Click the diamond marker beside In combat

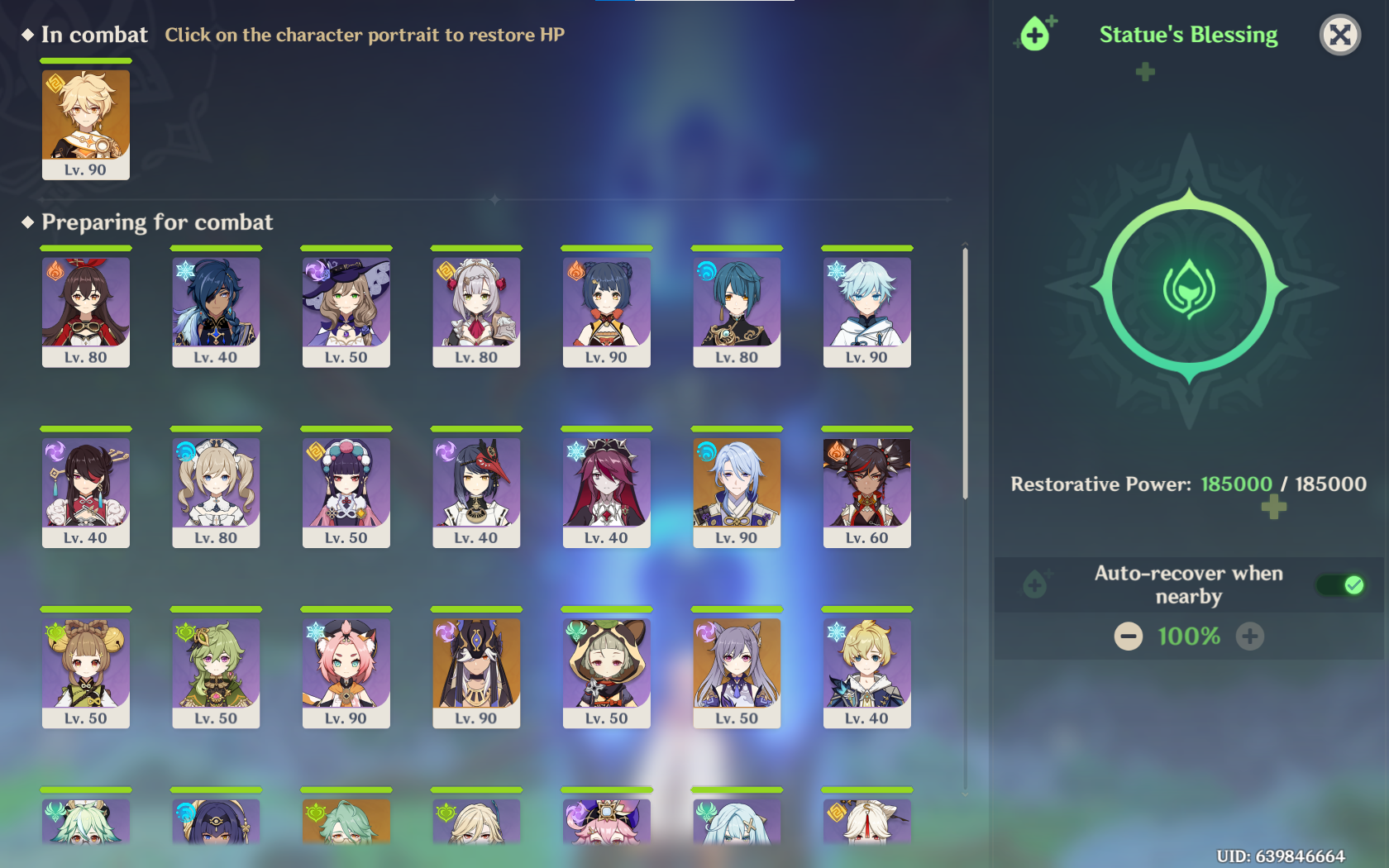click(27, 35)
